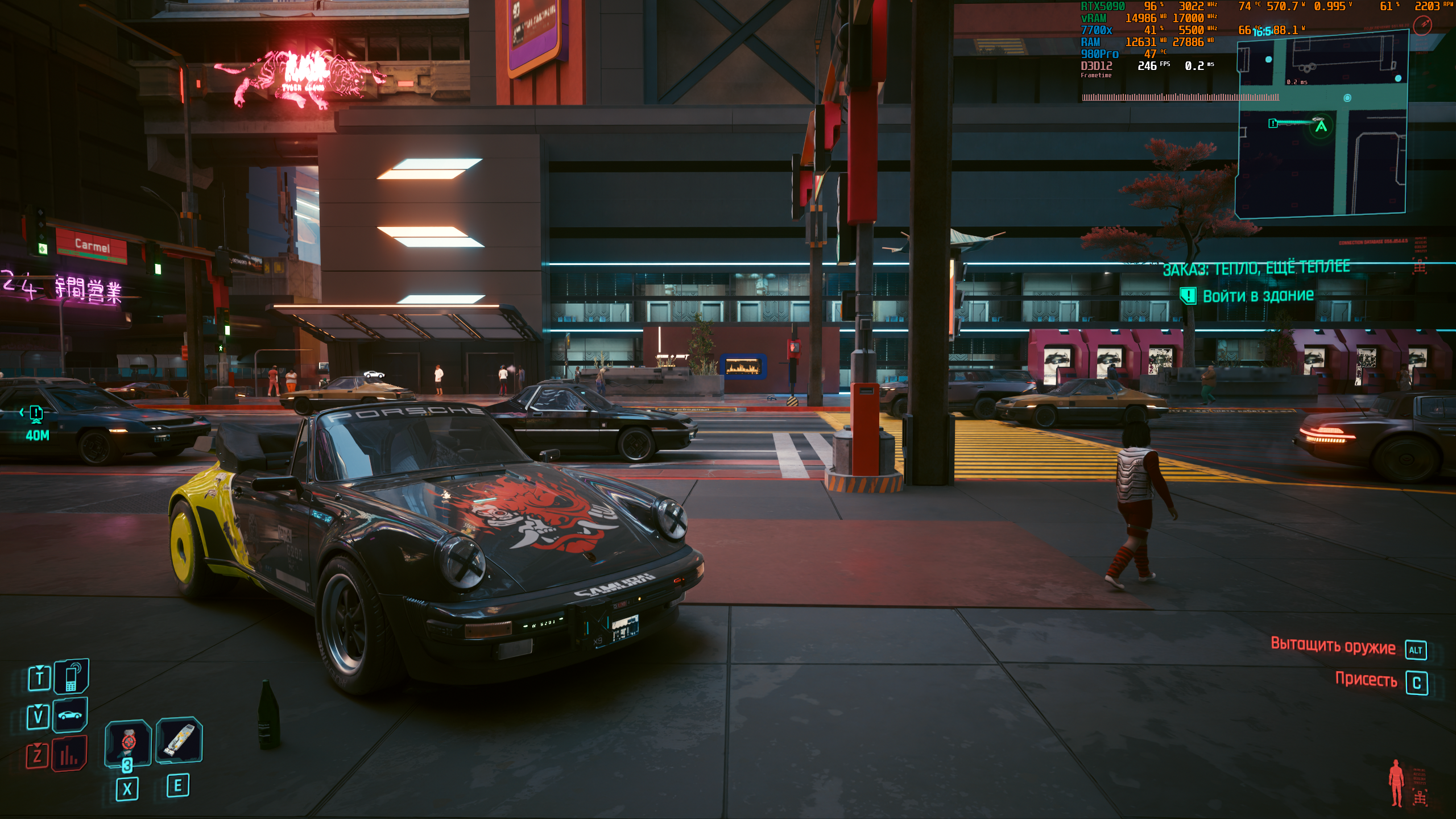Viewport: 1456px width, 819px height.
Task: Open the red radio bars icon
Action: 69,754
